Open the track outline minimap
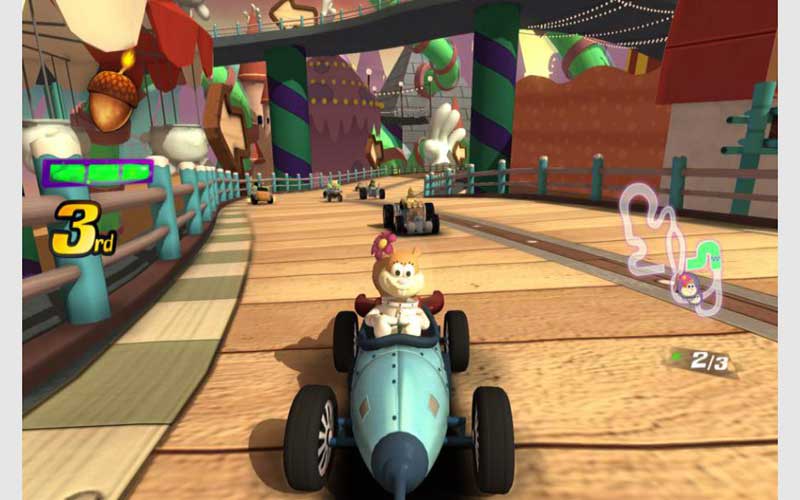This screenshot has height=500, width=800. [668, 245]
